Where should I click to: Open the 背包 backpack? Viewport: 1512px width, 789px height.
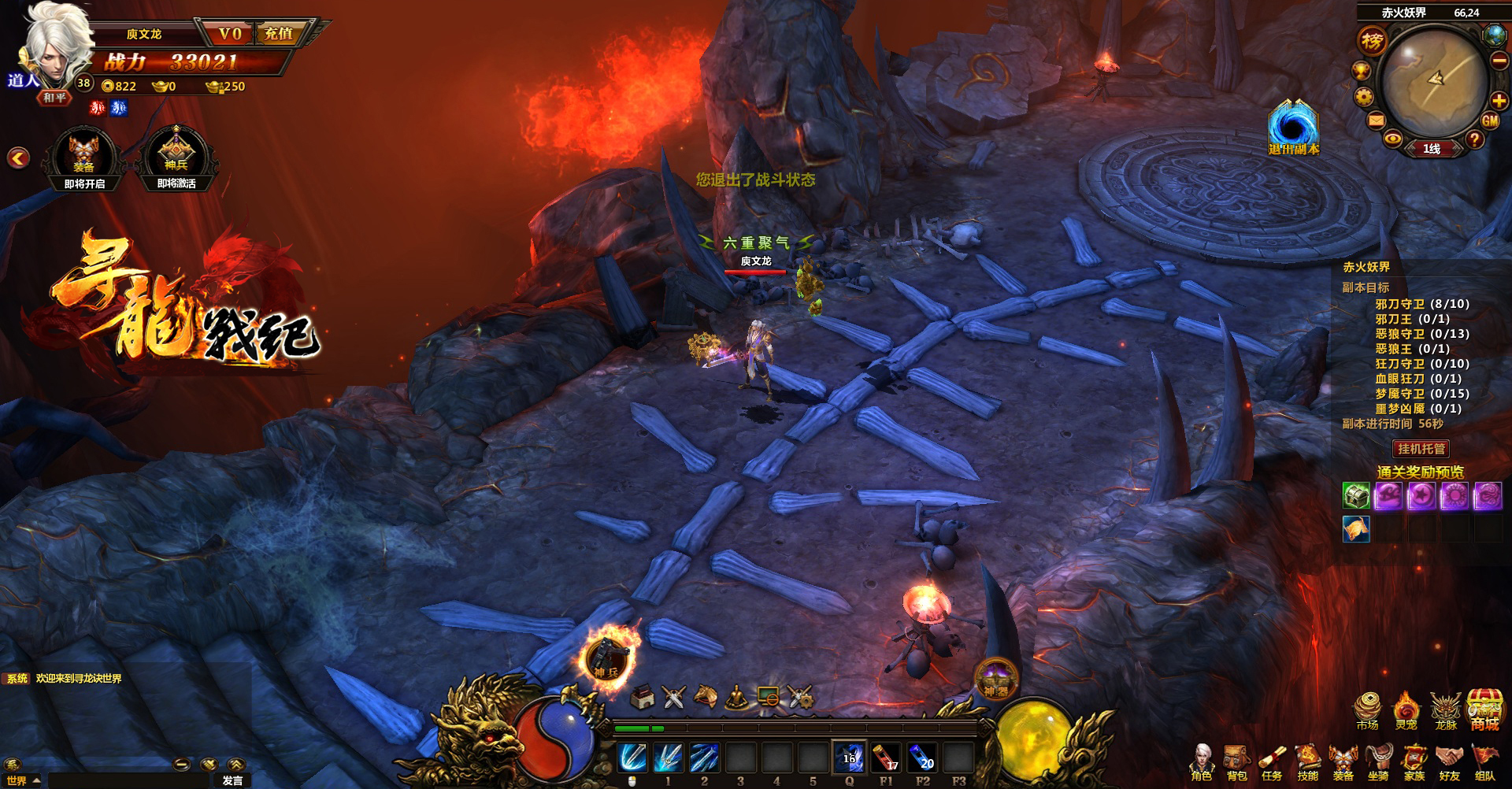coord(1236,763)
